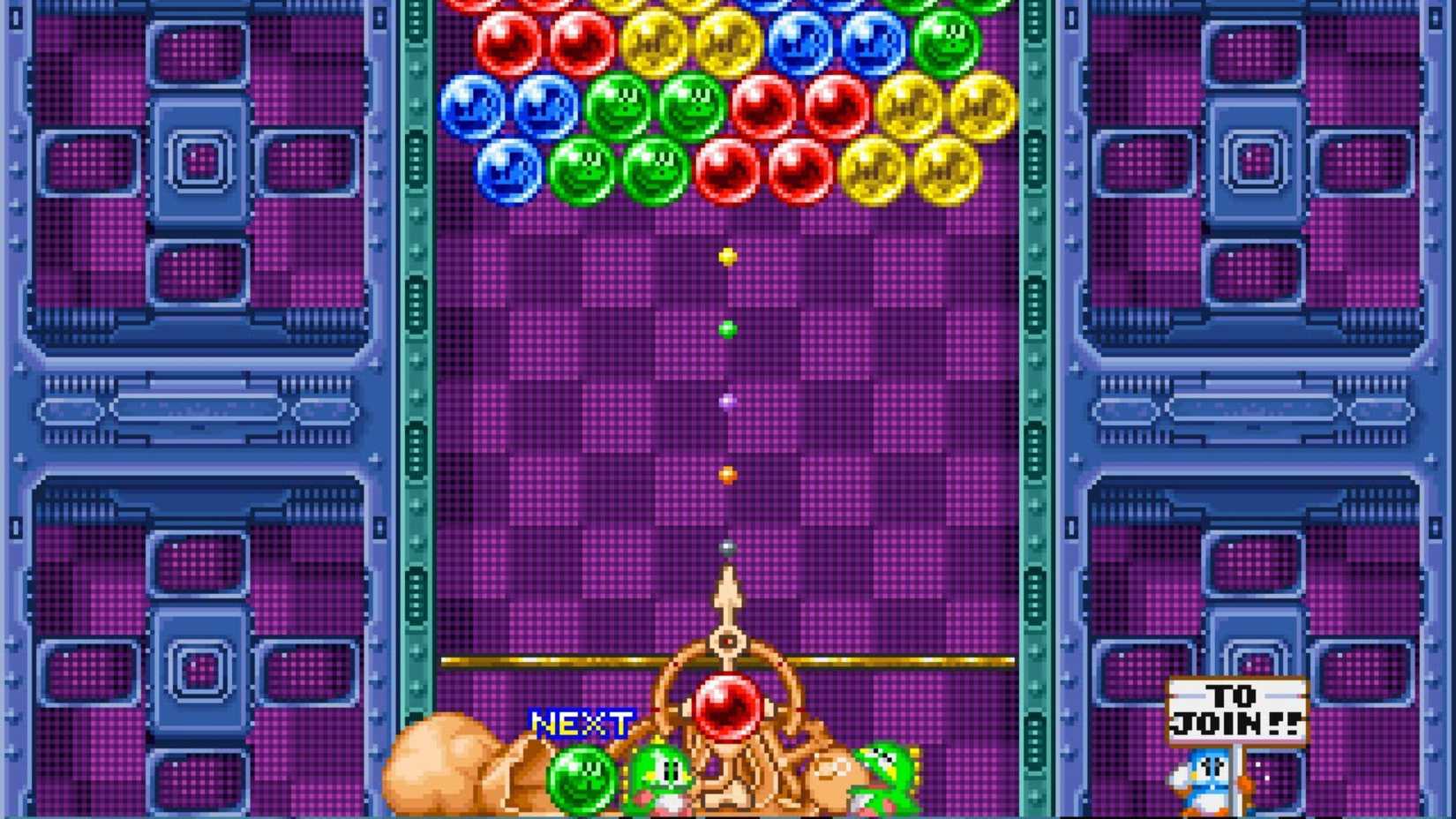Click the small yellow aiming dot
The width and height of the screenshot is (1456, 819).
click(727, 256)
